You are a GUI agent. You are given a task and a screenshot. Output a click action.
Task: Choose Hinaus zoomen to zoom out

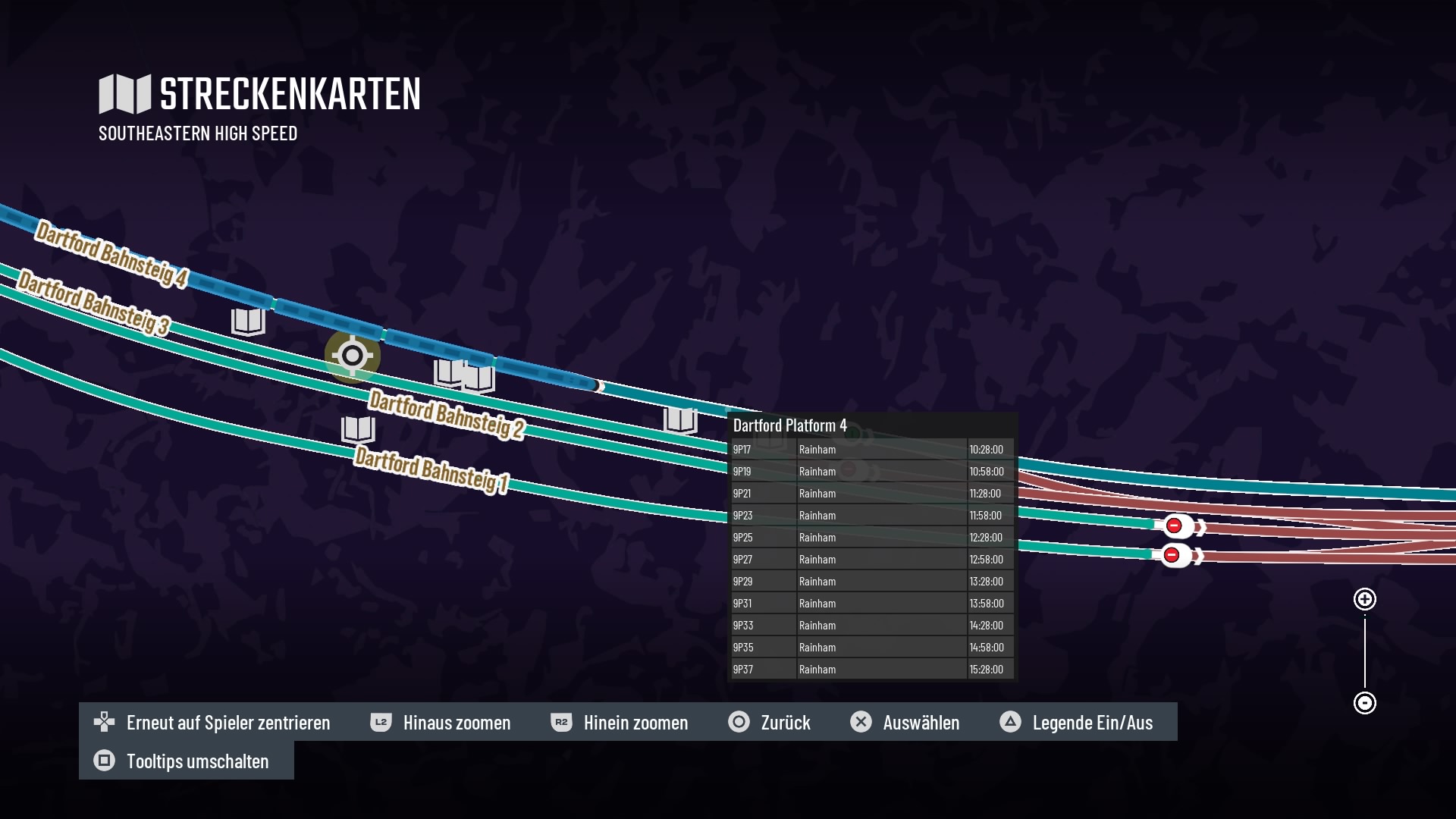point(440,723)
